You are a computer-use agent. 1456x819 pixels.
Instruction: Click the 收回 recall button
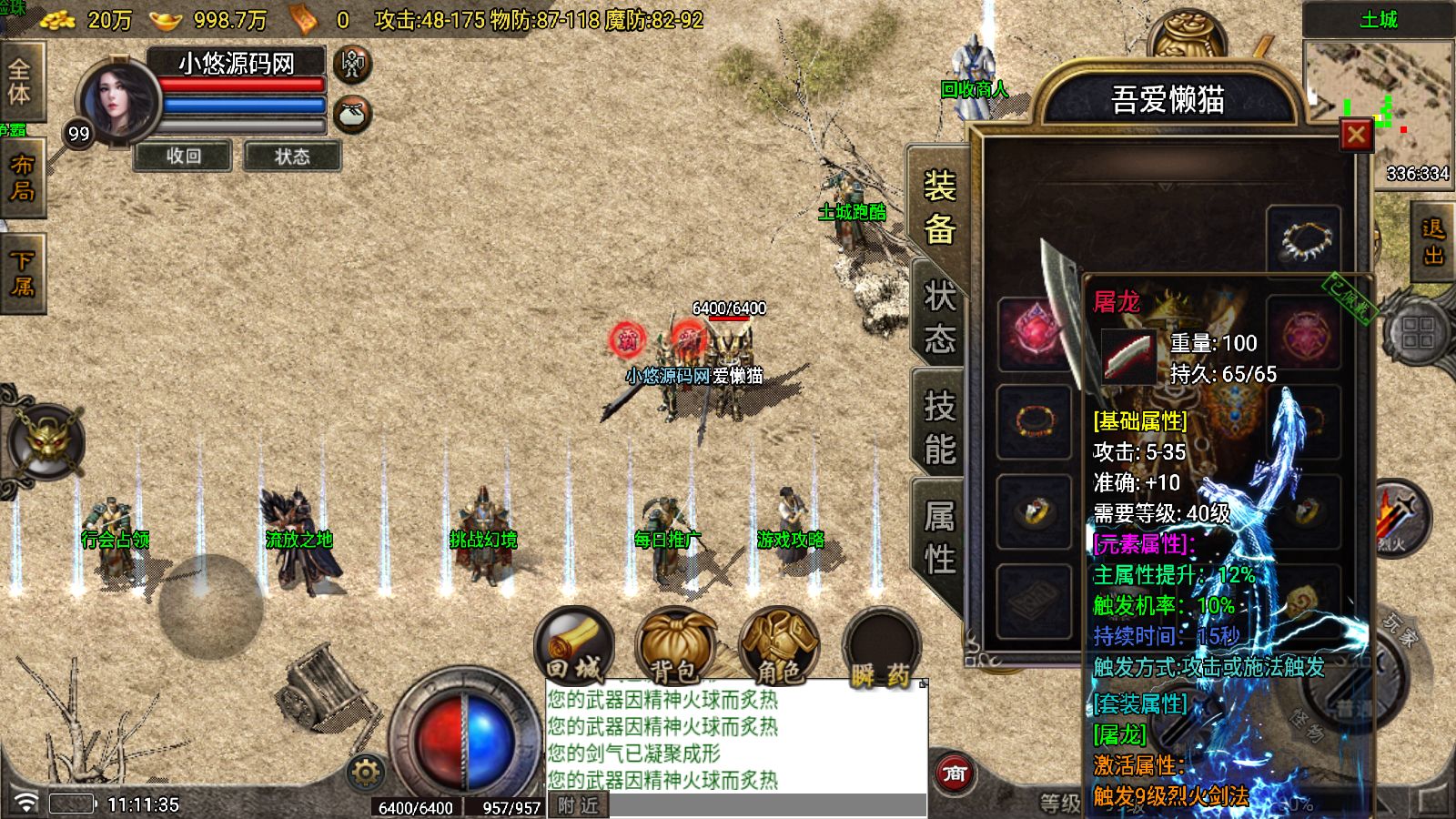click(183, 157)
